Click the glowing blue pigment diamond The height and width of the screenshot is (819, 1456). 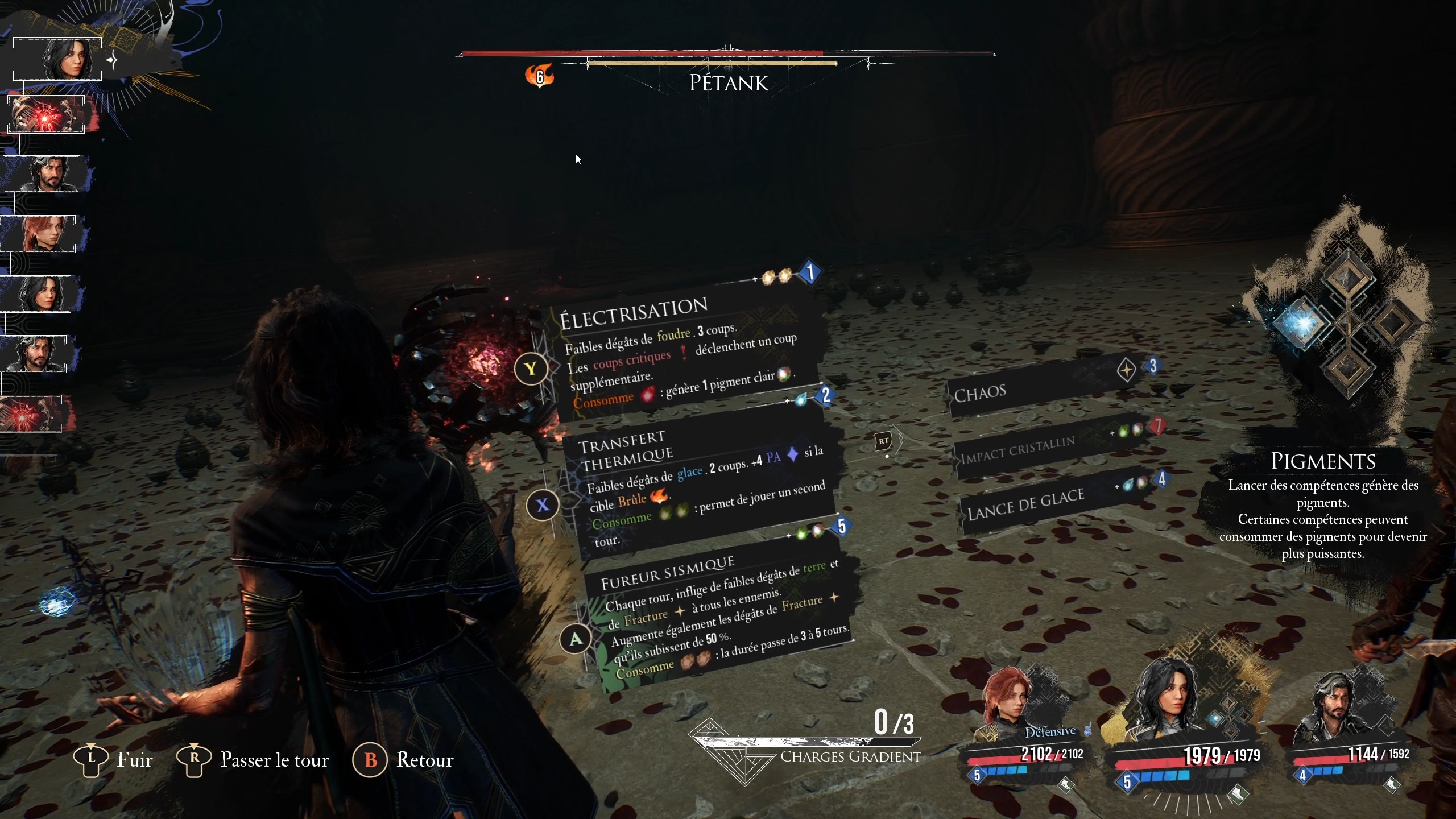pyautogui.click(x=1302, y=323)
